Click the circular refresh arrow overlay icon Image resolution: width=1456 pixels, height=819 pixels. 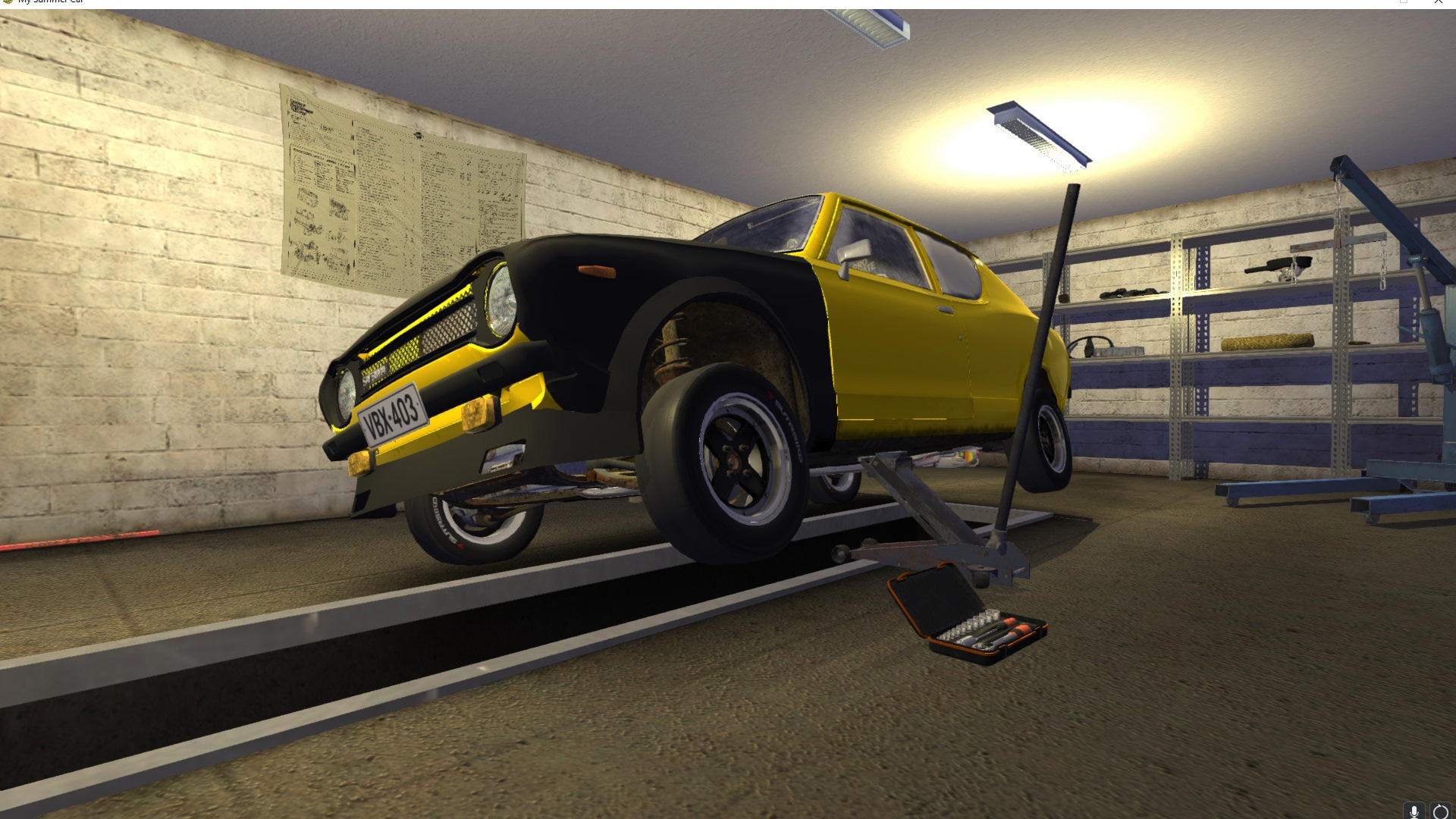[1440, 811]
